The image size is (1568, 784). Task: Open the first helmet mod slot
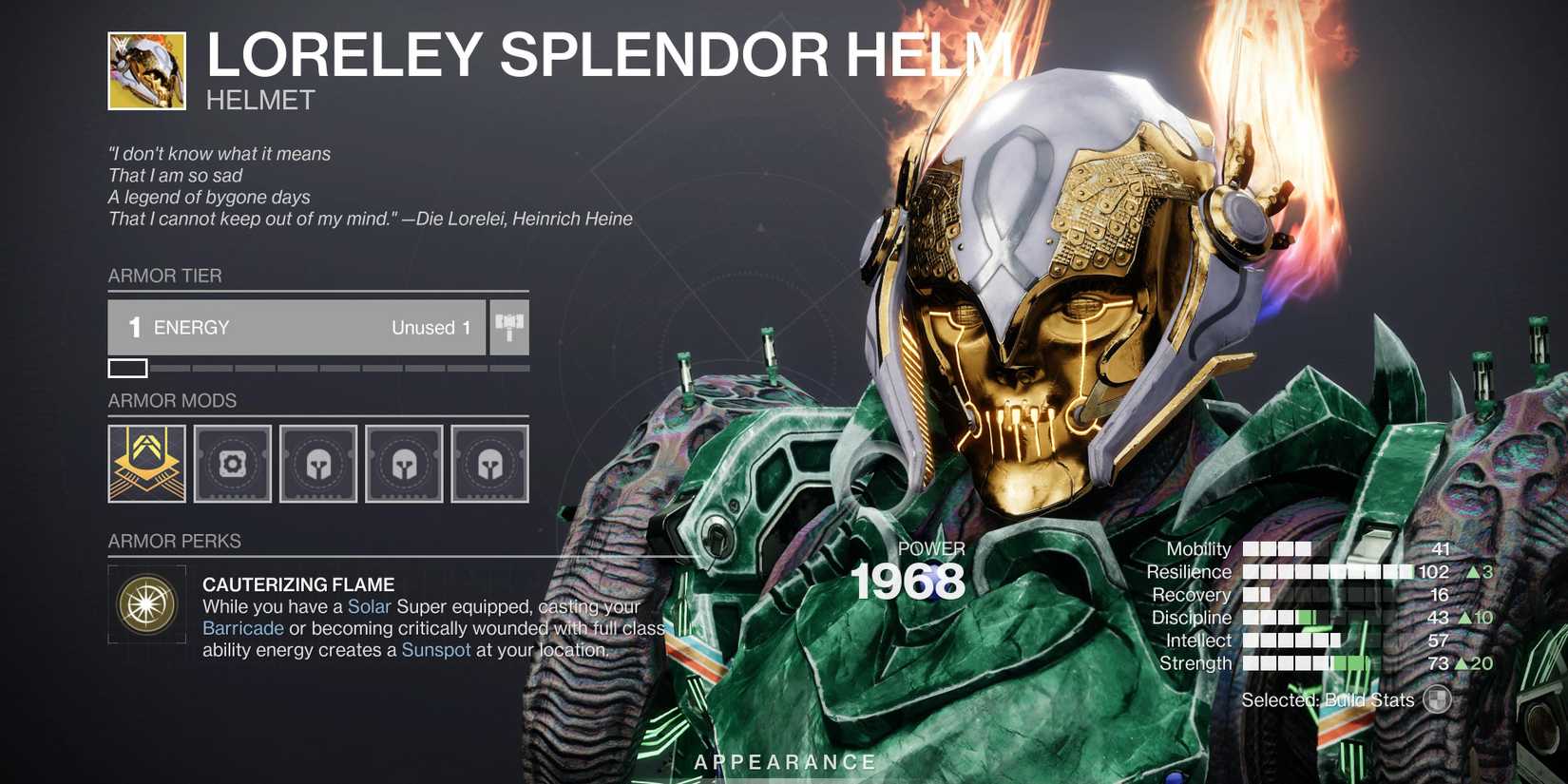click(x=318, y=464)
